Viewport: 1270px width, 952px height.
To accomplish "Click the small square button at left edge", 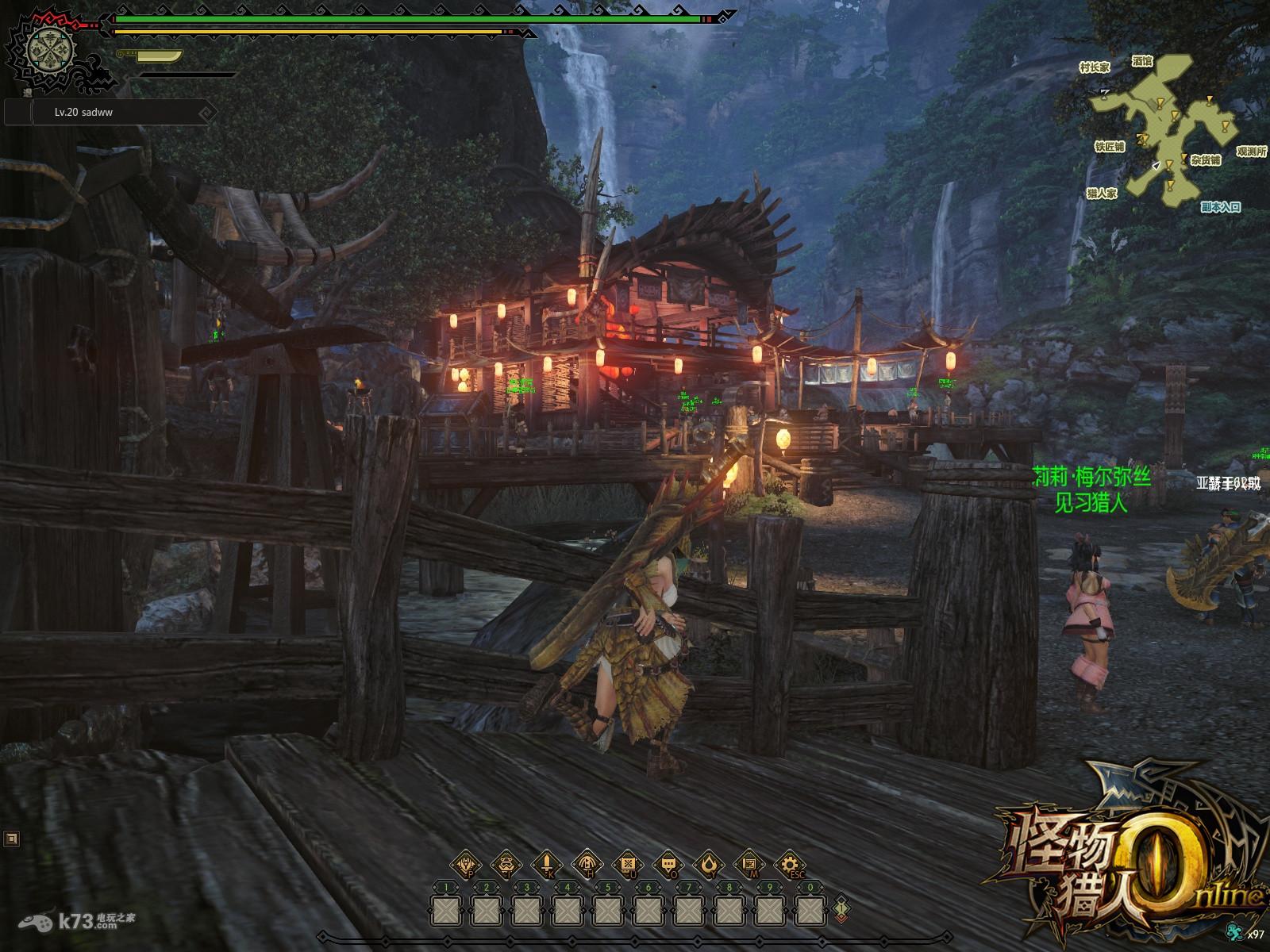I will [x=11, y=838].
